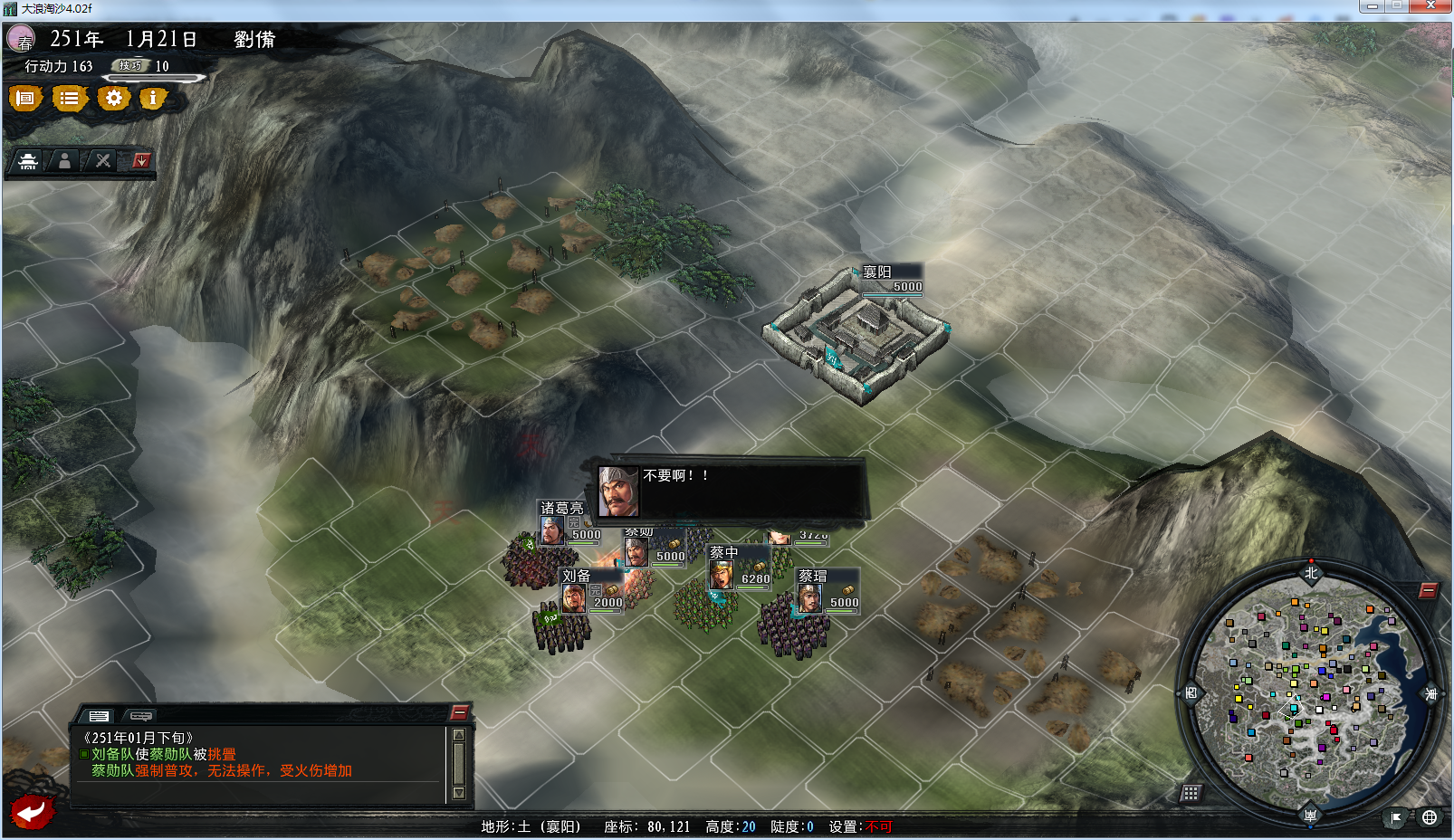
Task: Select the city pagoda tab
Action: [28, 161]
